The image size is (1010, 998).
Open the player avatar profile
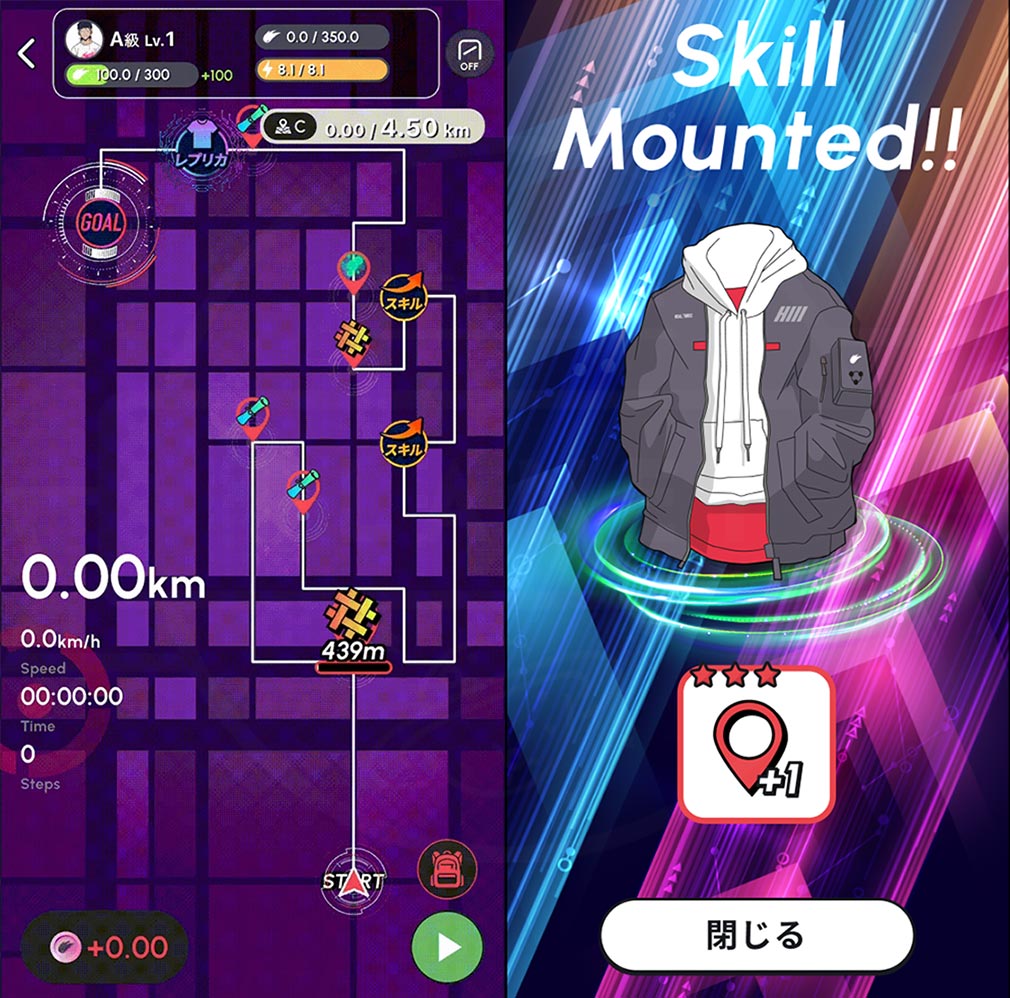tap(84, 39)
